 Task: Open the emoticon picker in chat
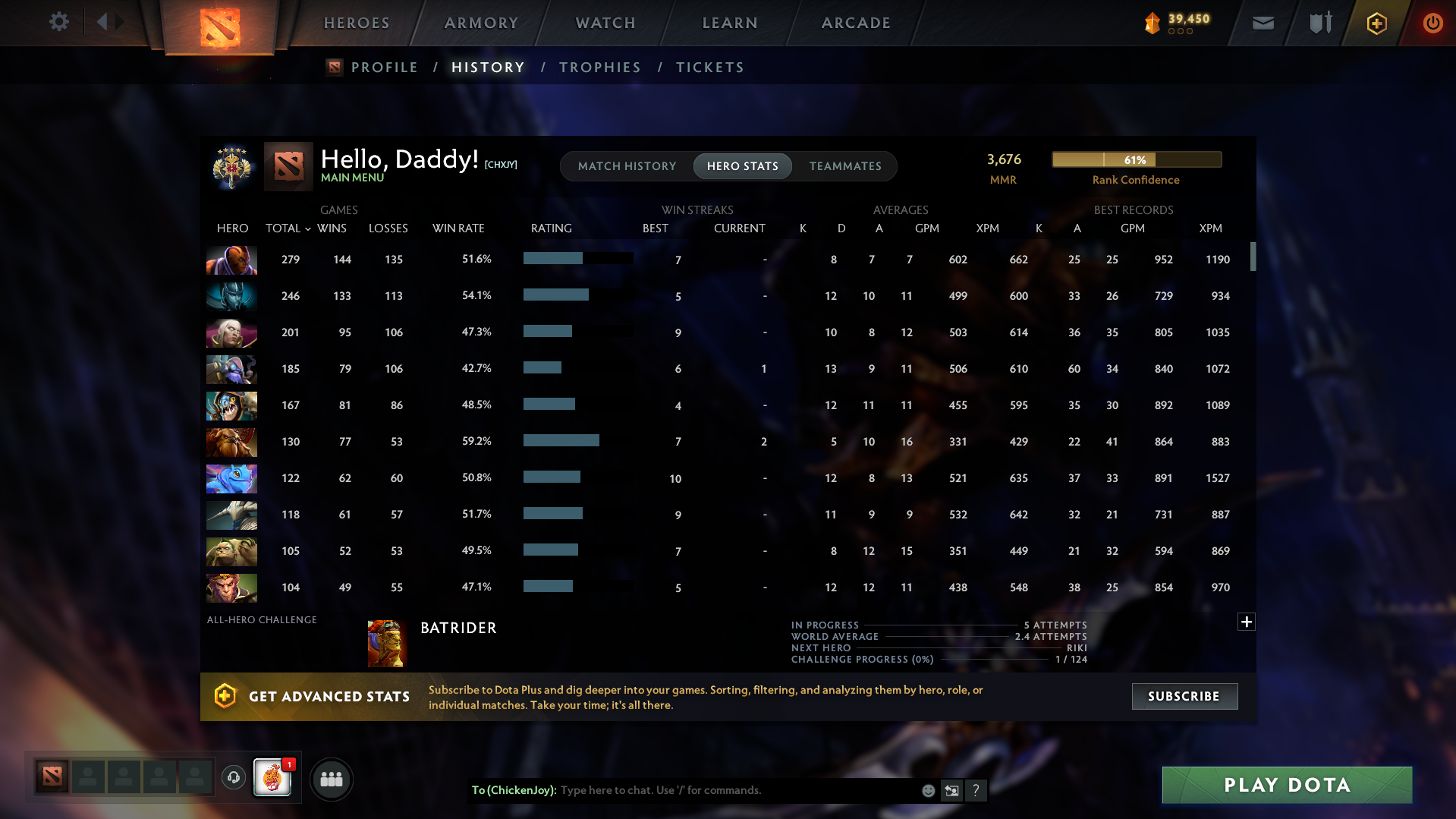pos(928,790)
